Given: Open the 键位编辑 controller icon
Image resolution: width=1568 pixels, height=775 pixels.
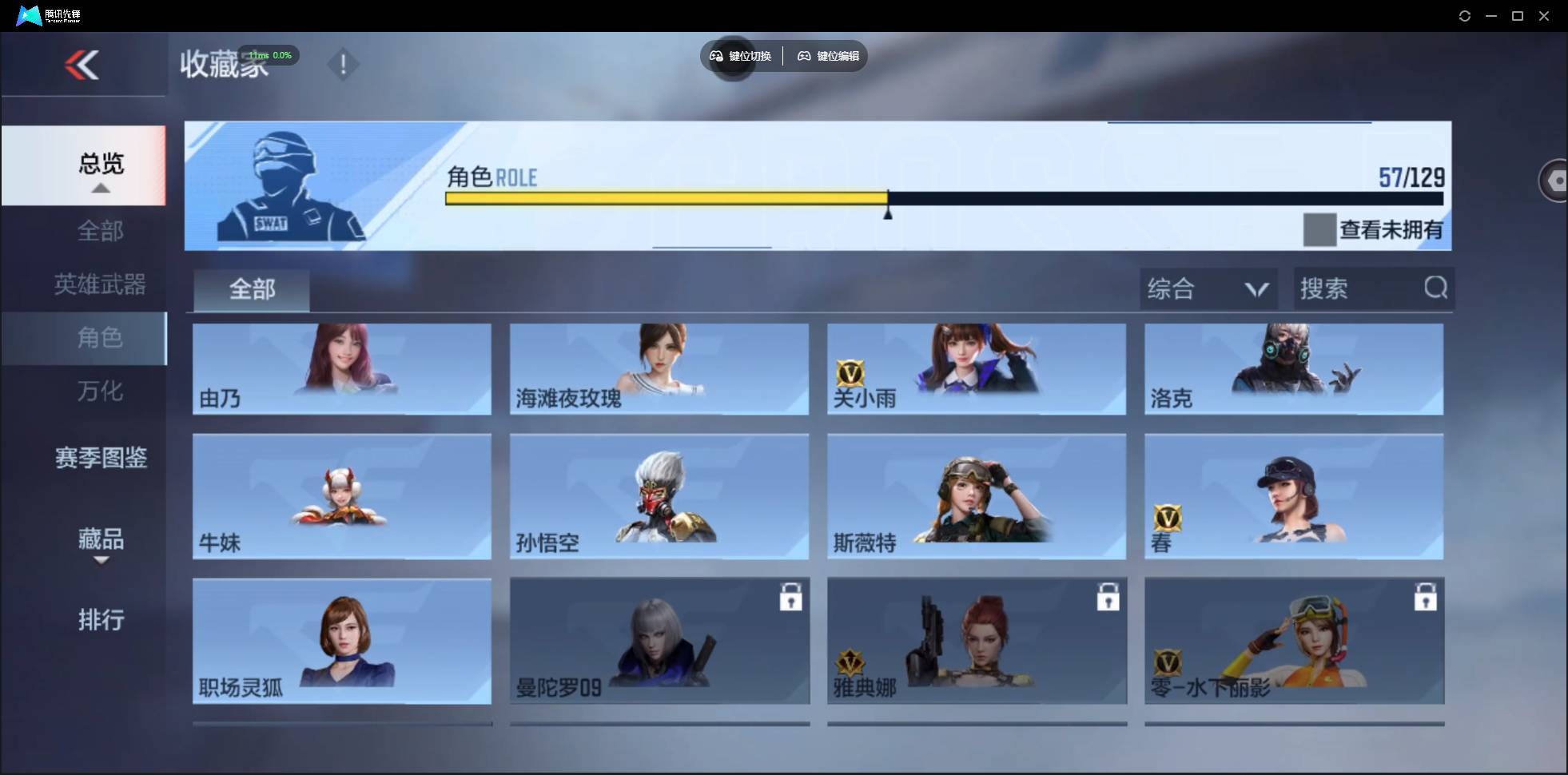Looking at the screenshot, I should click(x=804, y=56).
